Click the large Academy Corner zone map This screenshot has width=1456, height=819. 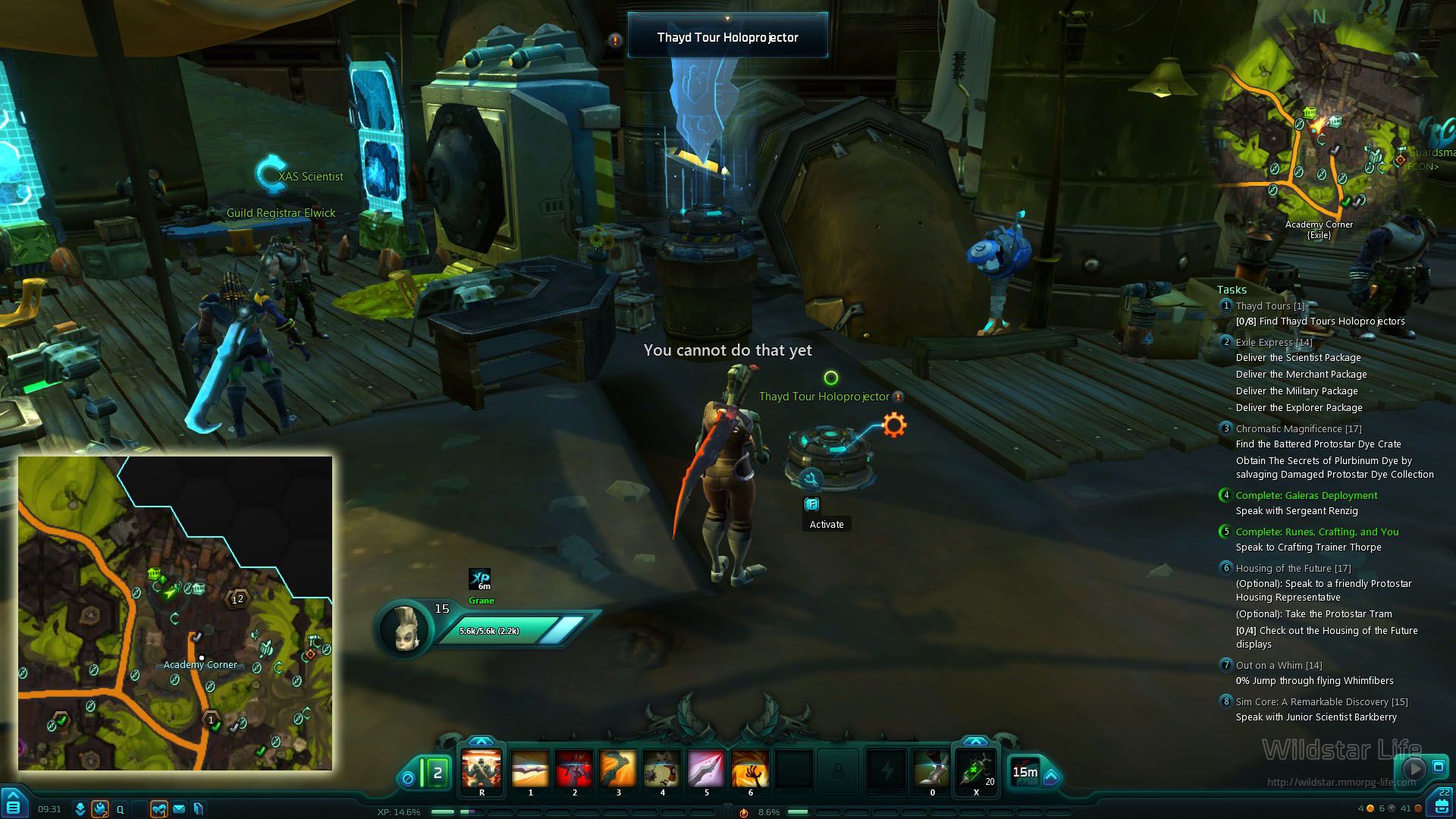175,613
